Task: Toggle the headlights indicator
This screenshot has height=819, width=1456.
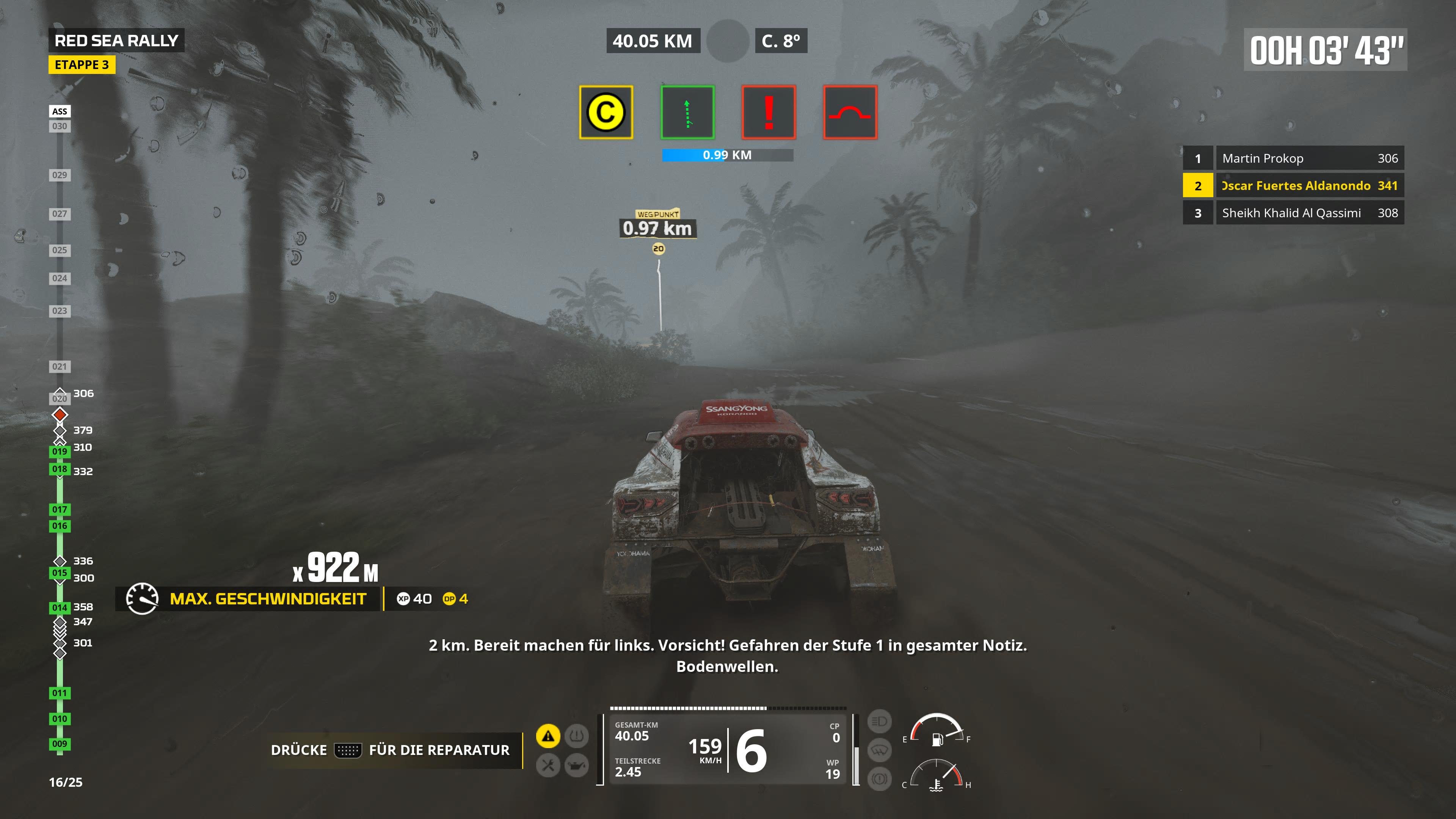Action: click(880, 721)
